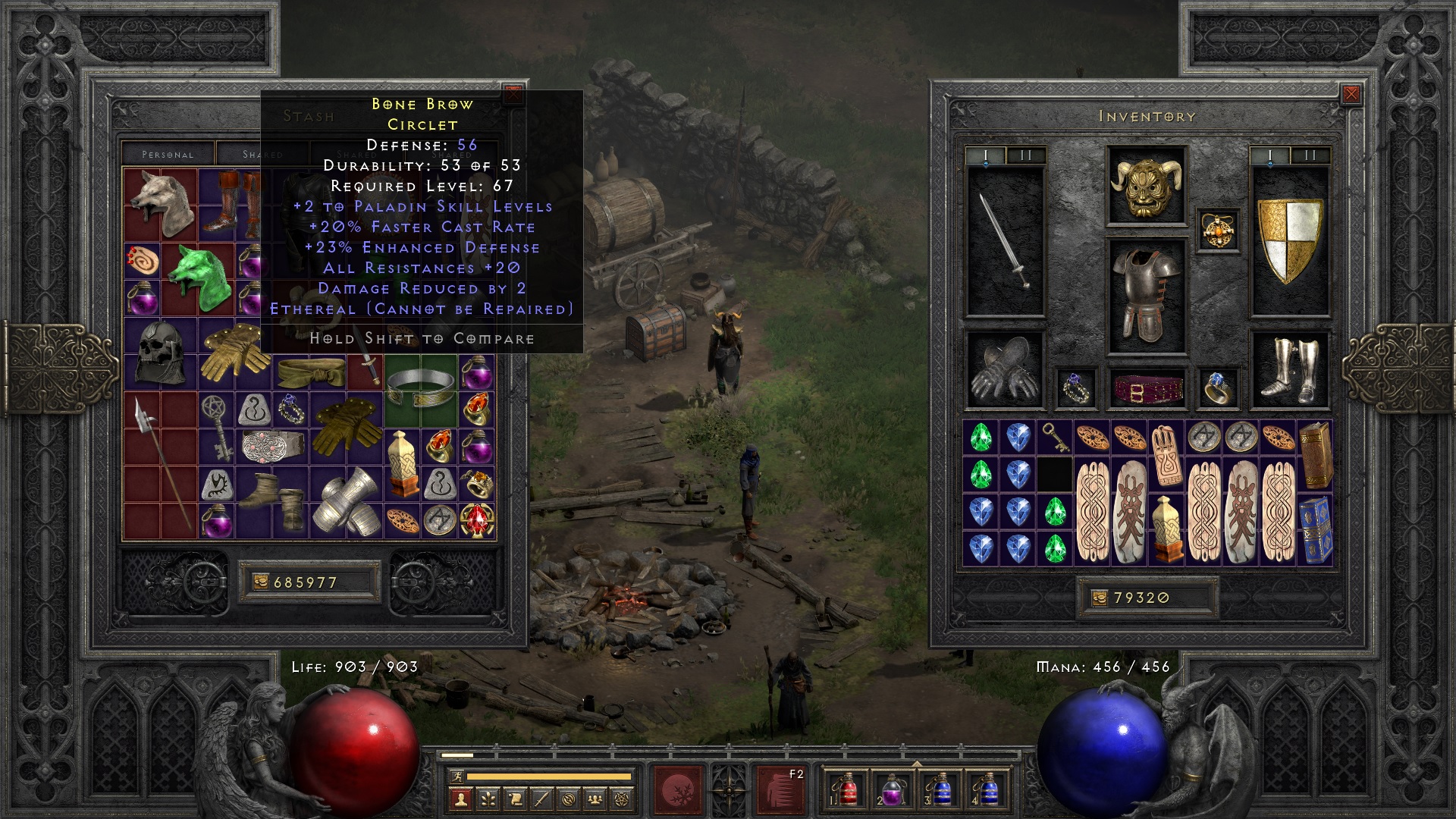Image resolution: width=1456 pixels, height=819 pixels.
Task: Expand the belt with the arrow above potions
Action: [x=916, y=763]
